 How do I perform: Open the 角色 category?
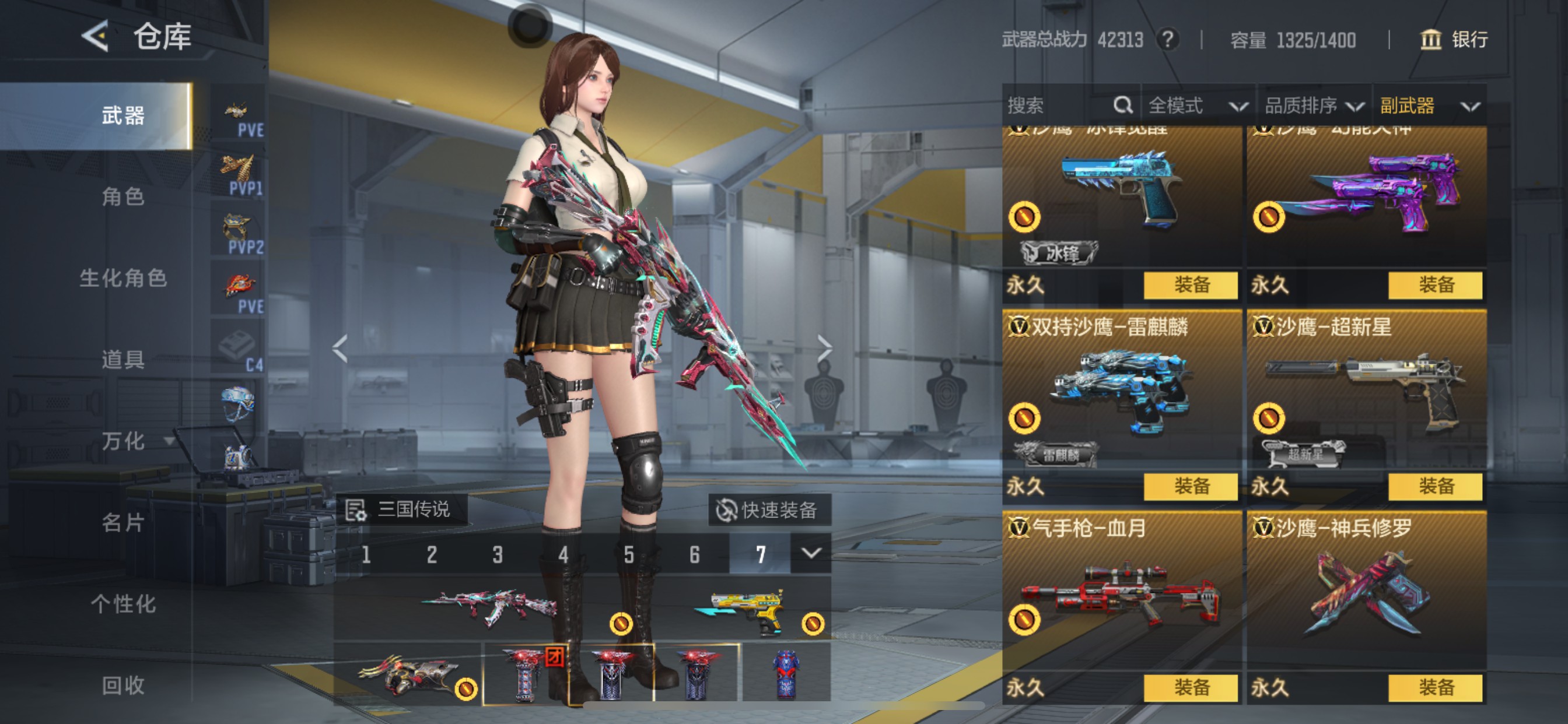tap(123, 196)
